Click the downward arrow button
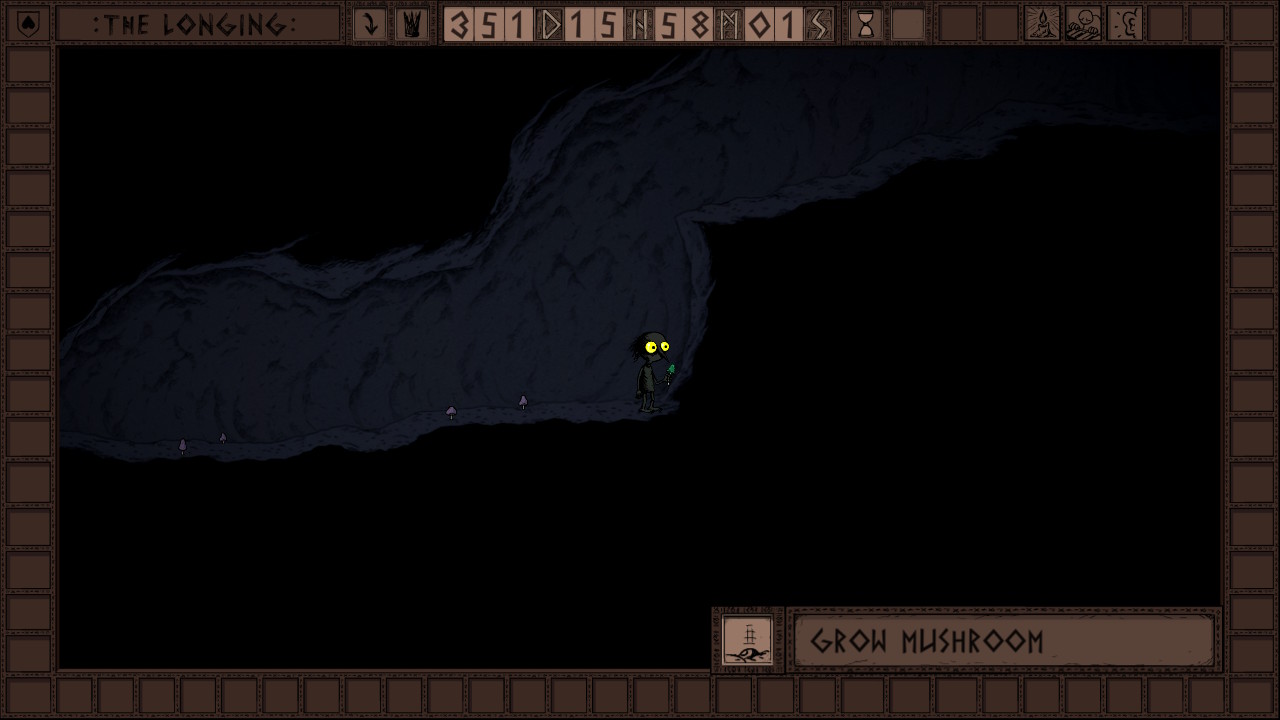Screen dimensions: 1280x720 [x=370, y=24]
